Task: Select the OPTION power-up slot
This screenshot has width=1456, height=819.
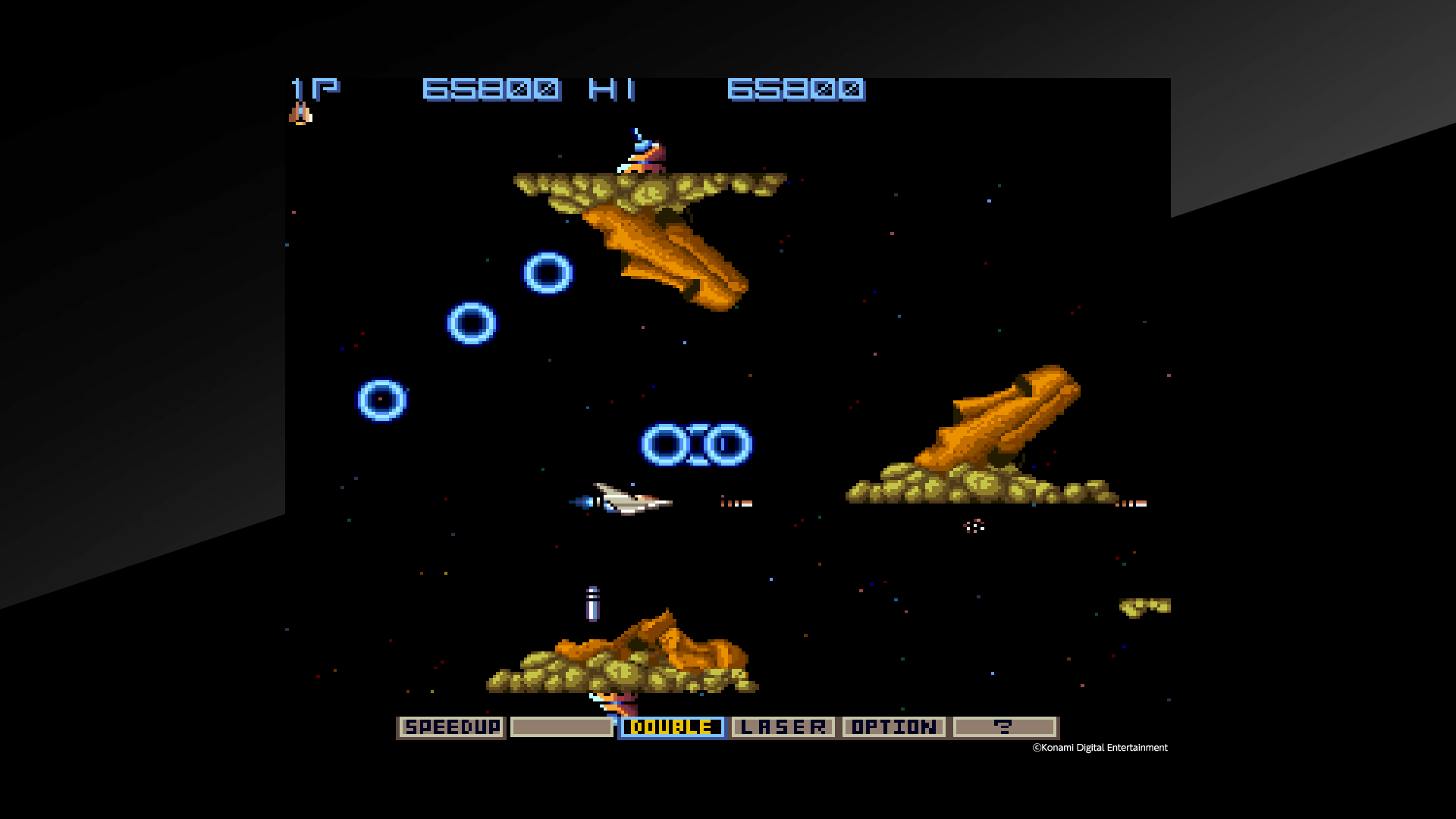Action: (893, 726)
